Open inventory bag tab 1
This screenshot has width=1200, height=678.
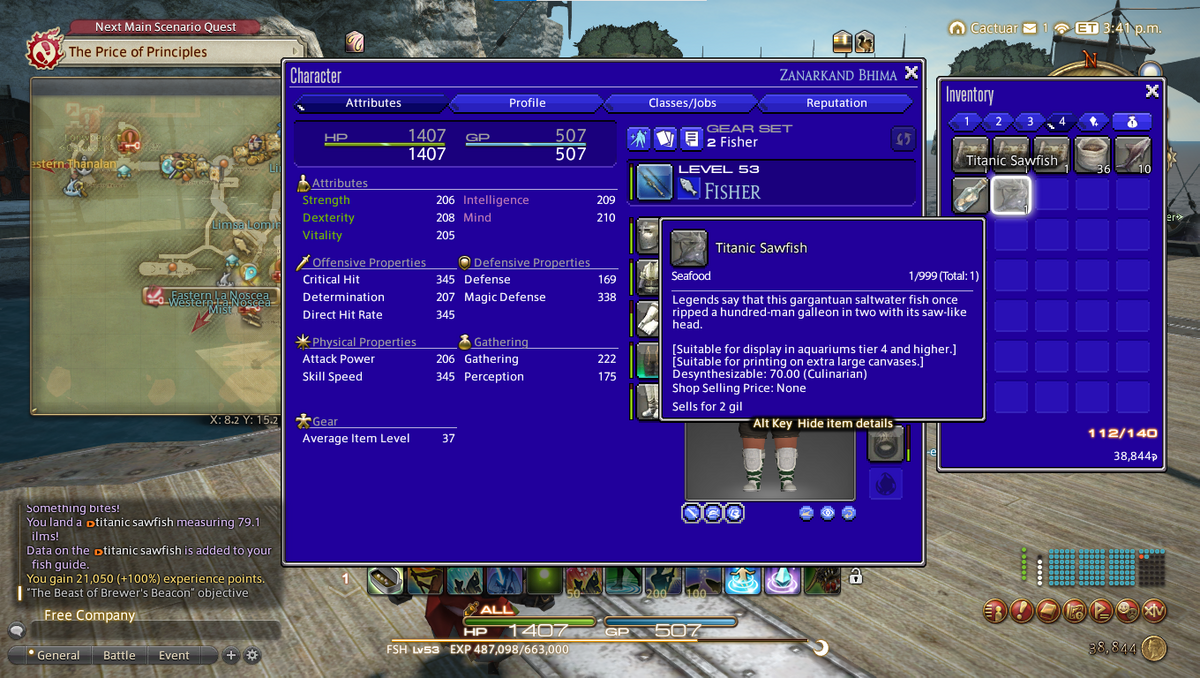(967, 122)
